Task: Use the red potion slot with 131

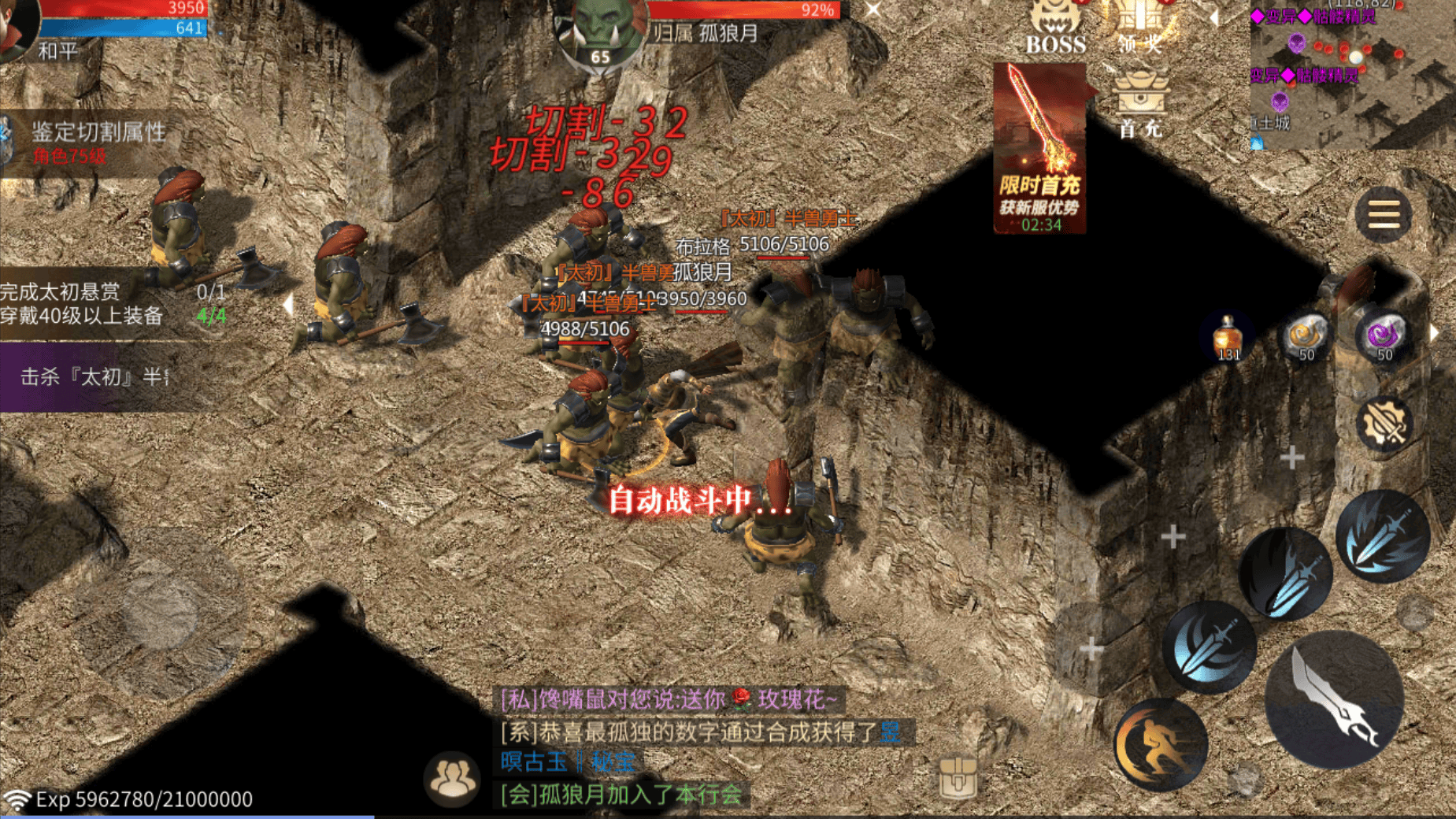Action: (1228, 337)
